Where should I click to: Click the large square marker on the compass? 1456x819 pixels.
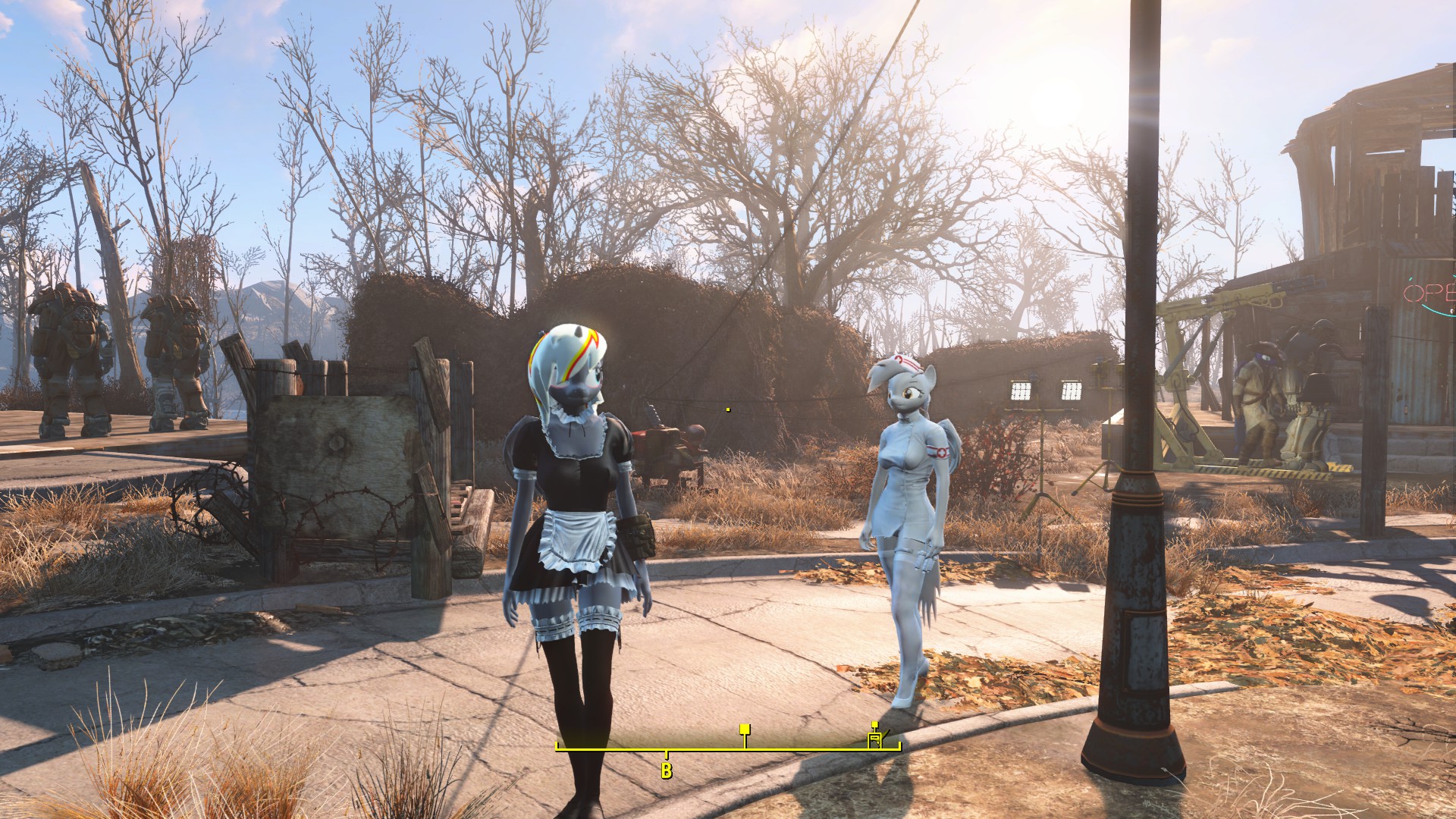click(x=745, y=730)
